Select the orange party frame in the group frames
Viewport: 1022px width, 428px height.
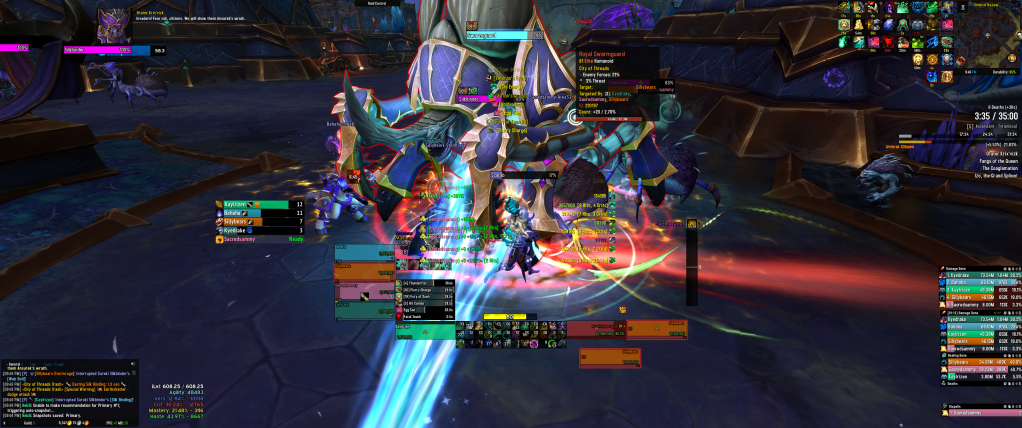(x=364, y=271)
